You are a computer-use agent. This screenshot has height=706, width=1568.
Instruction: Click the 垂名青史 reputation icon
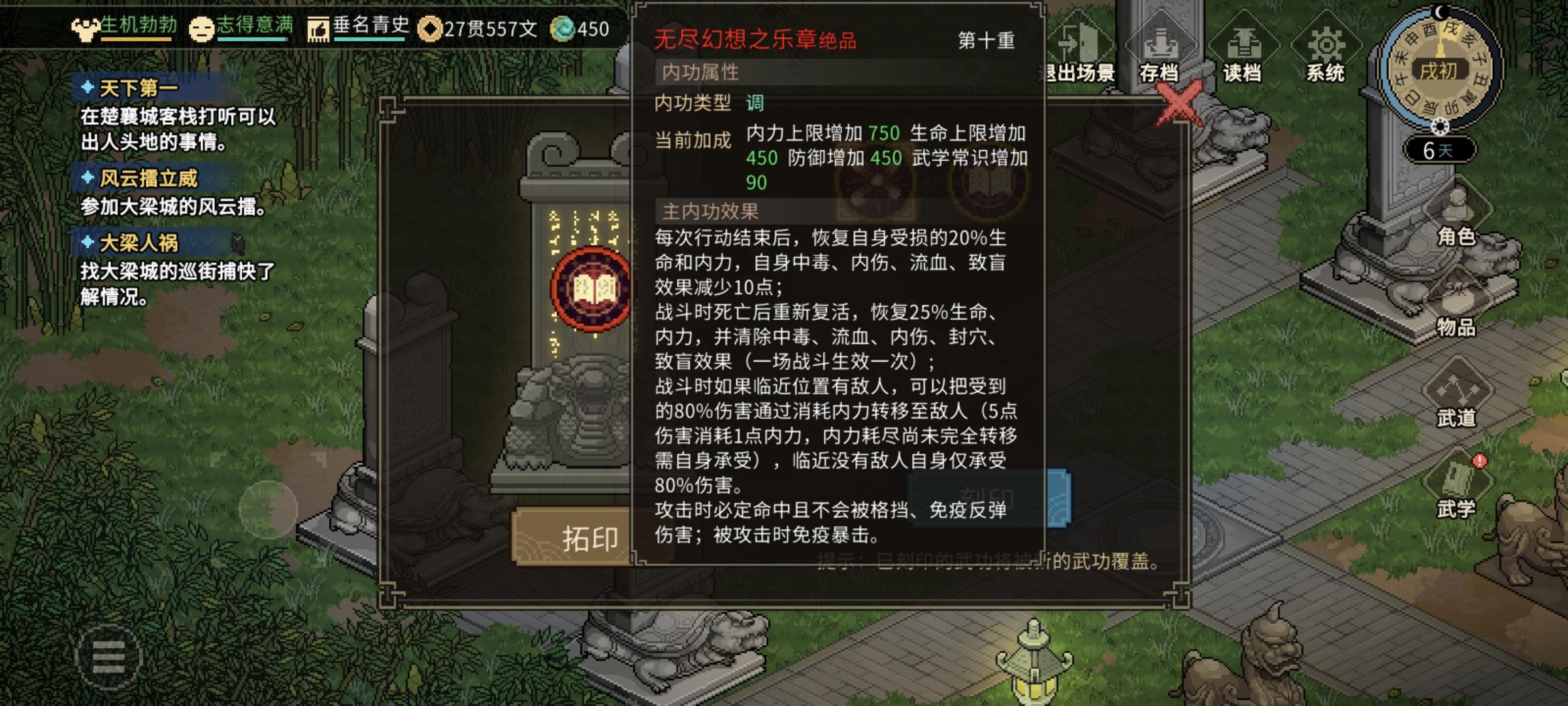point(318,29)
